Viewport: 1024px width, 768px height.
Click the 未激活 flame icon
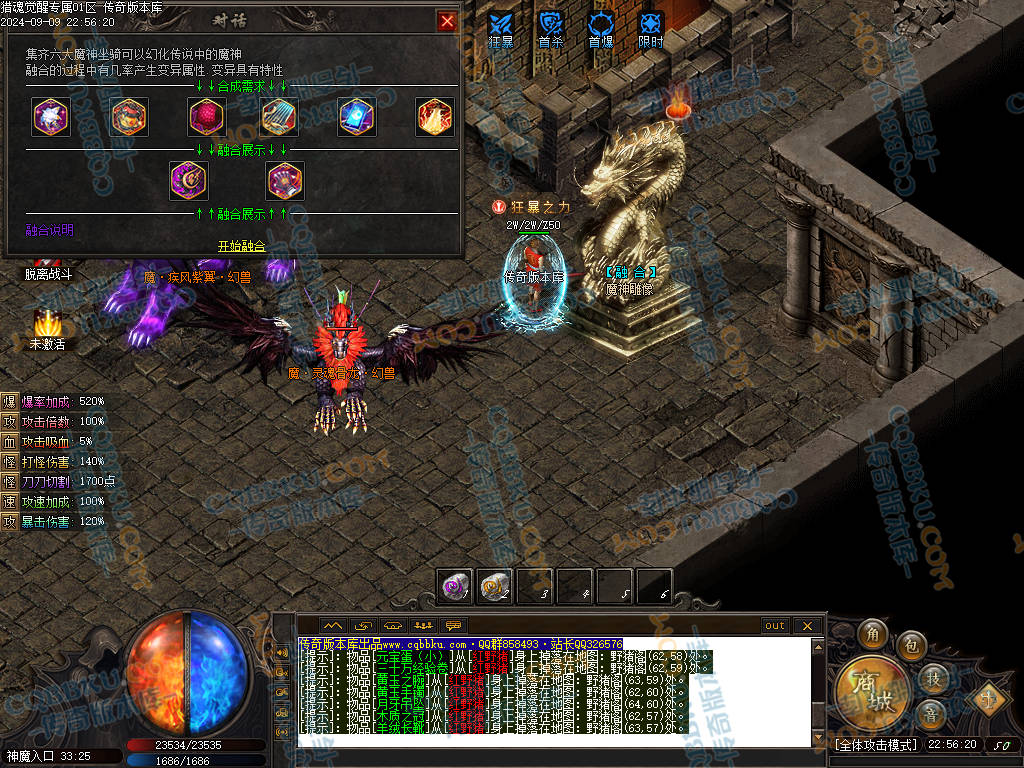[x=47, y=325]
